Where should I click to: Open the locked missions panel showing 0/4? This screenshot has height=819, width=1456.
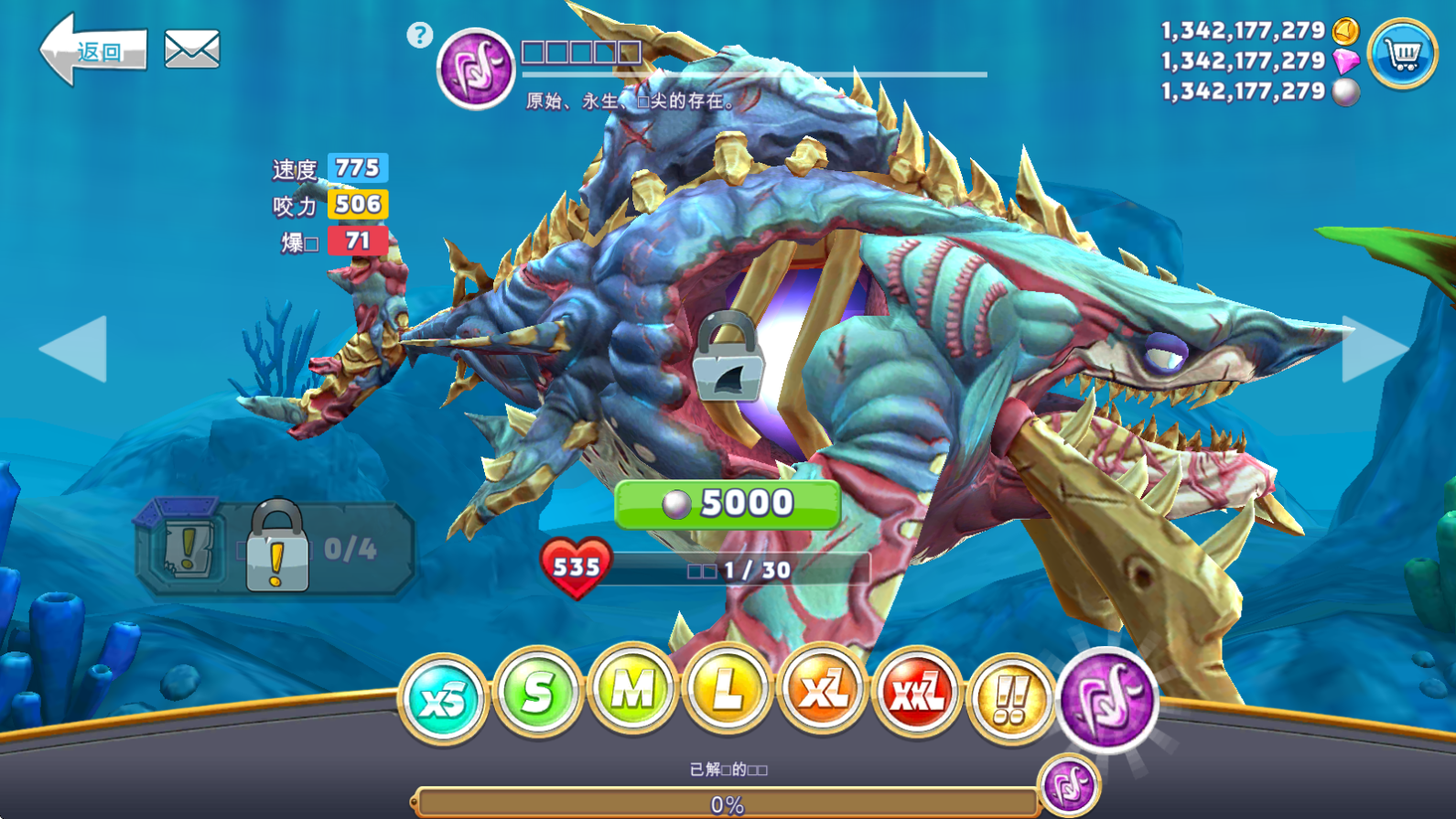tap(275, 549)
